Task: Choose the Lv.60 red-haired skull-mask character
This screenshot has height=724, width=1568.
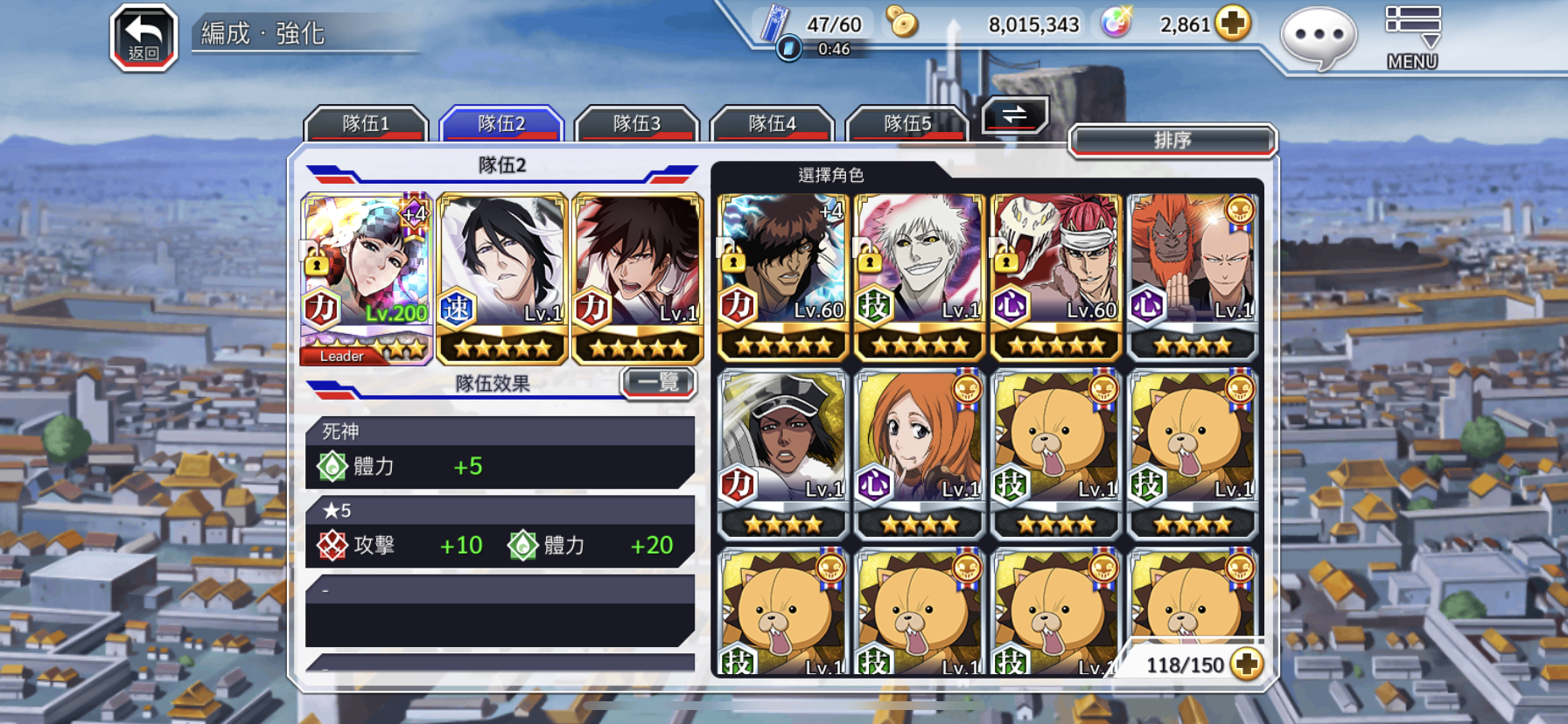Action: coord(1056,276)
